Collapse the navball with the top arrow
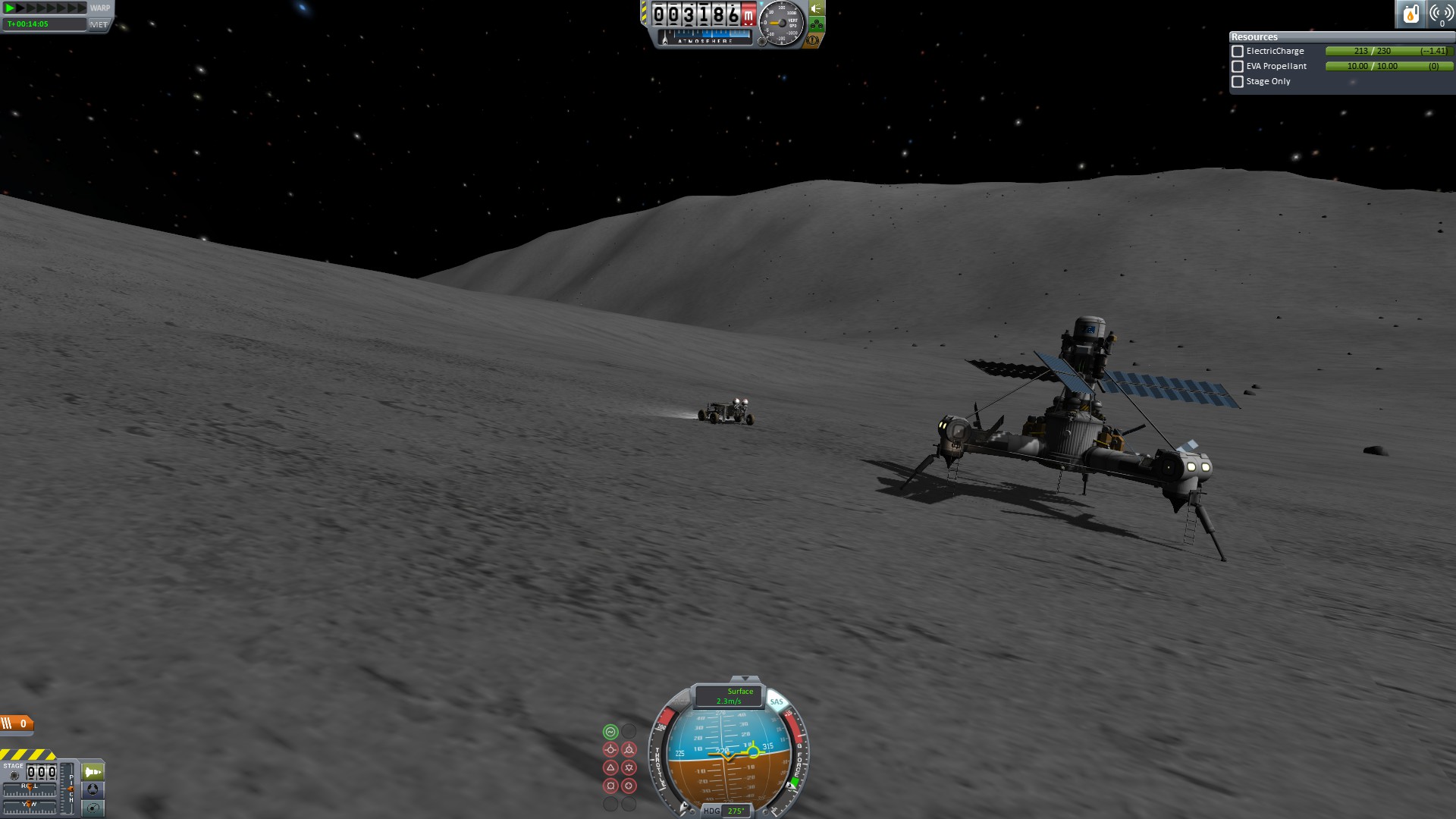Viewport: 1456px width, 819px height. click(745, 679)
